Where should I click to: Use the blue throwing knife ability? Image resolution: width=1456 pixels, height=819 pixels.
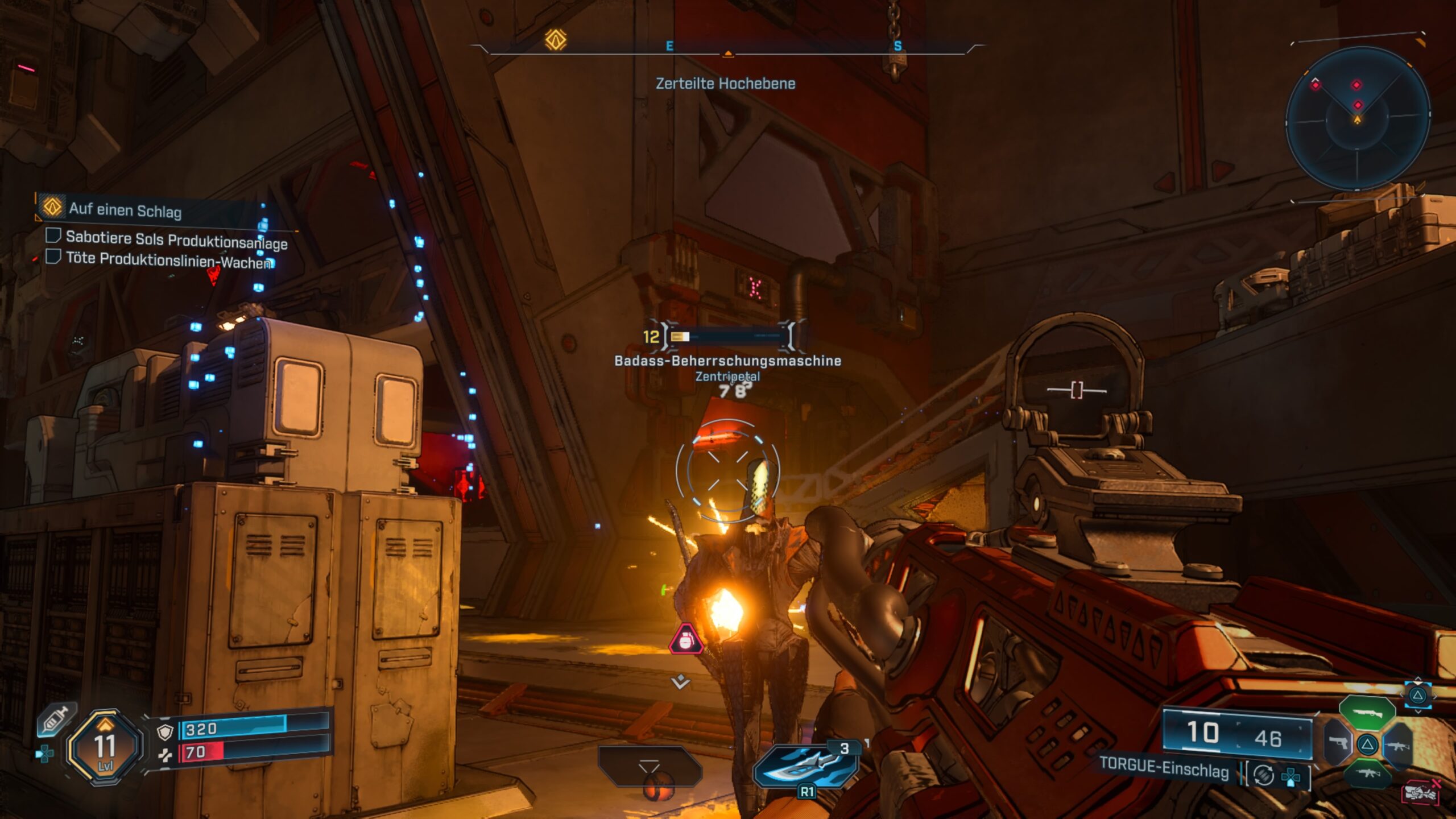click(806, 765)
